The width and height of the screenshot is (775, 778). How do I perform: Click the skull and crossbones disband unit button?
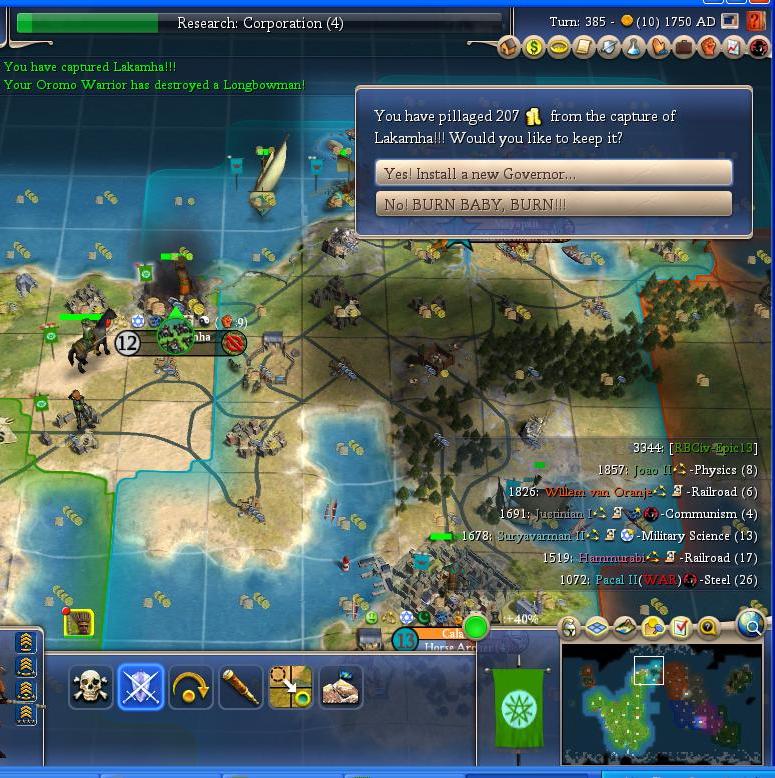pyautogui.click(x=90, y=687)
